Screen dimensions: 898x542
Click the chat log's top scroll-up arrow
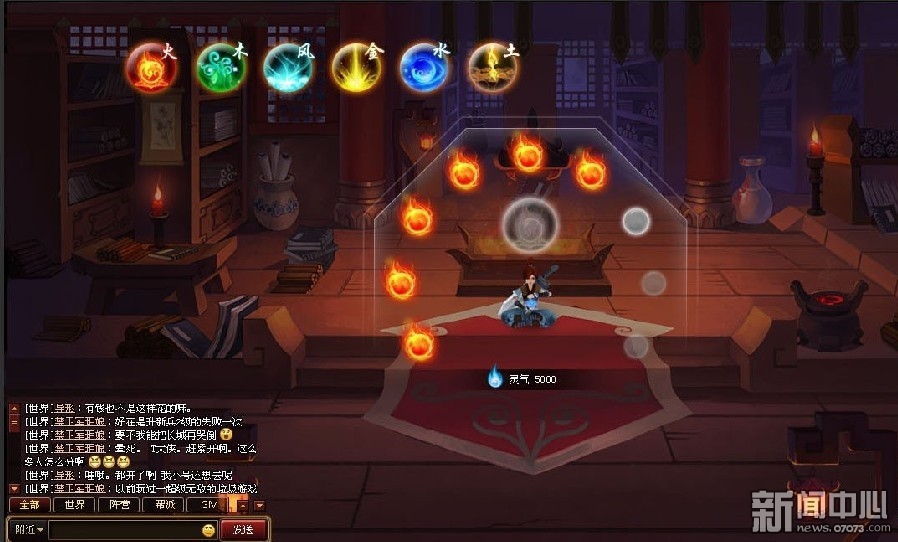14,408
